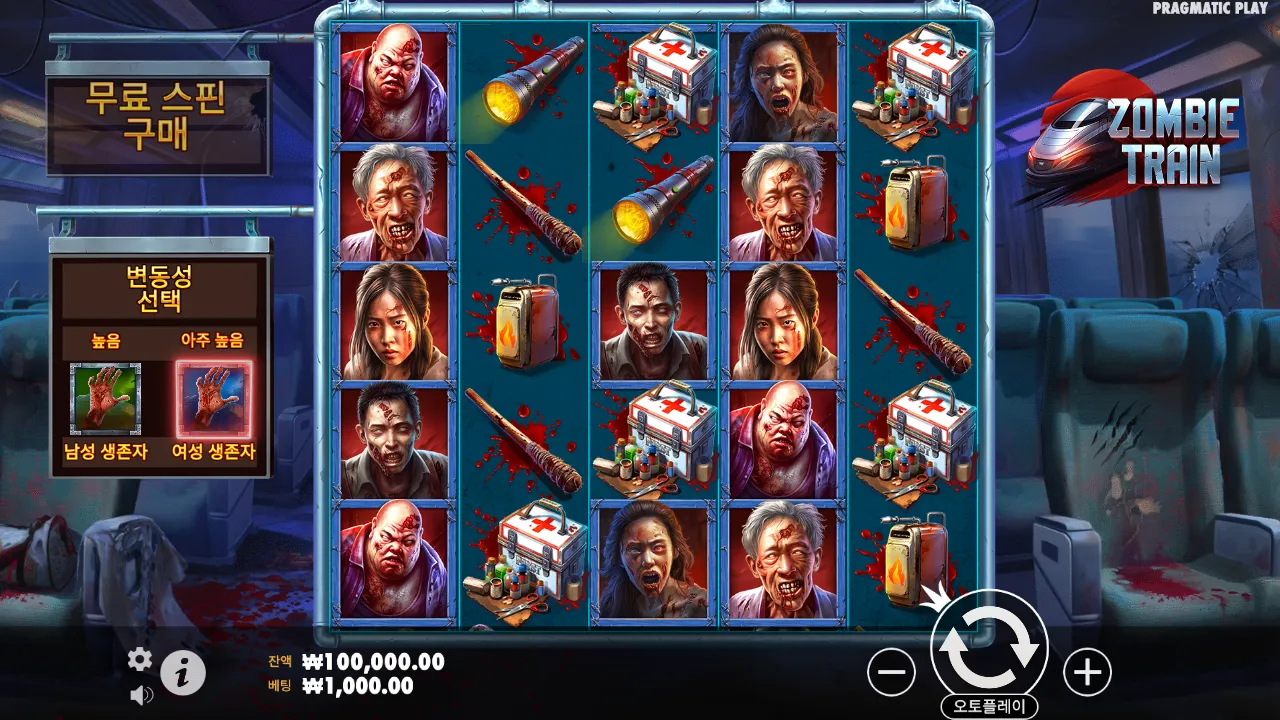Increase the bet with the plus button
Screen dimensions: 1280x720
pyautogui.click(x=1087, y=673)
